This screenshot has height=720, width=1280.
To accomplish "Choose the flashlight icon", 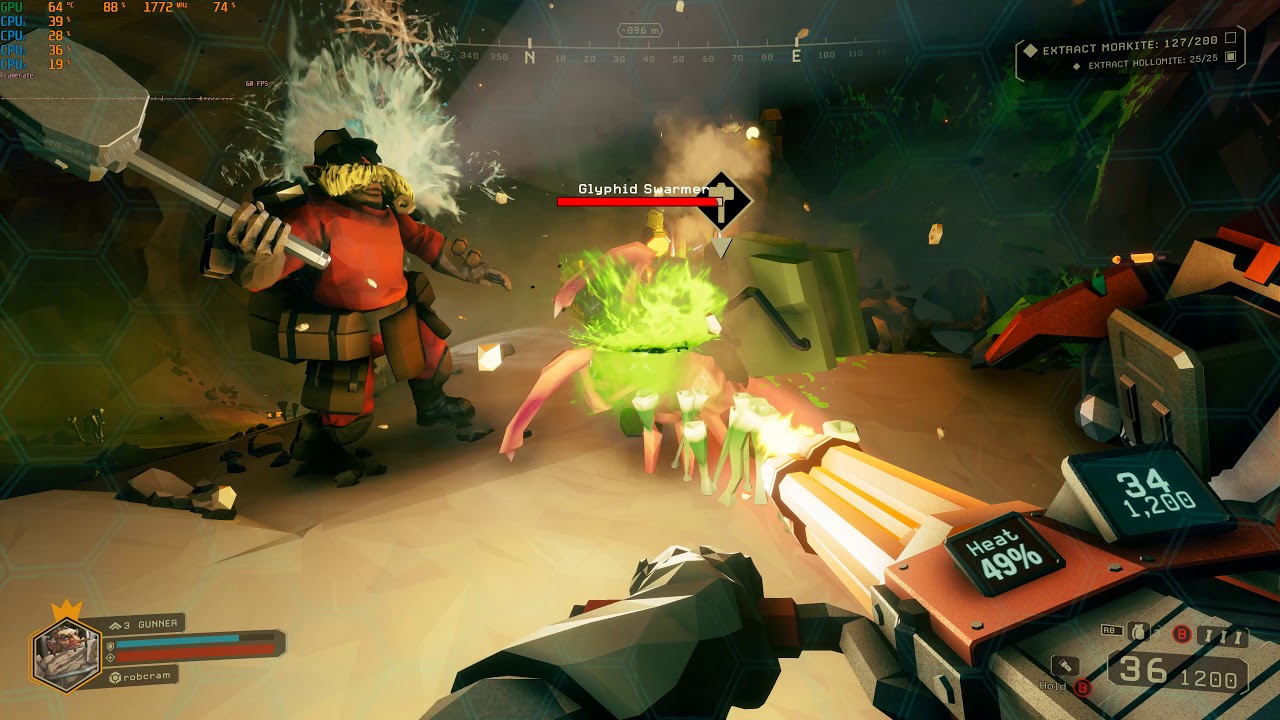I will click(x=1065, y=665).
